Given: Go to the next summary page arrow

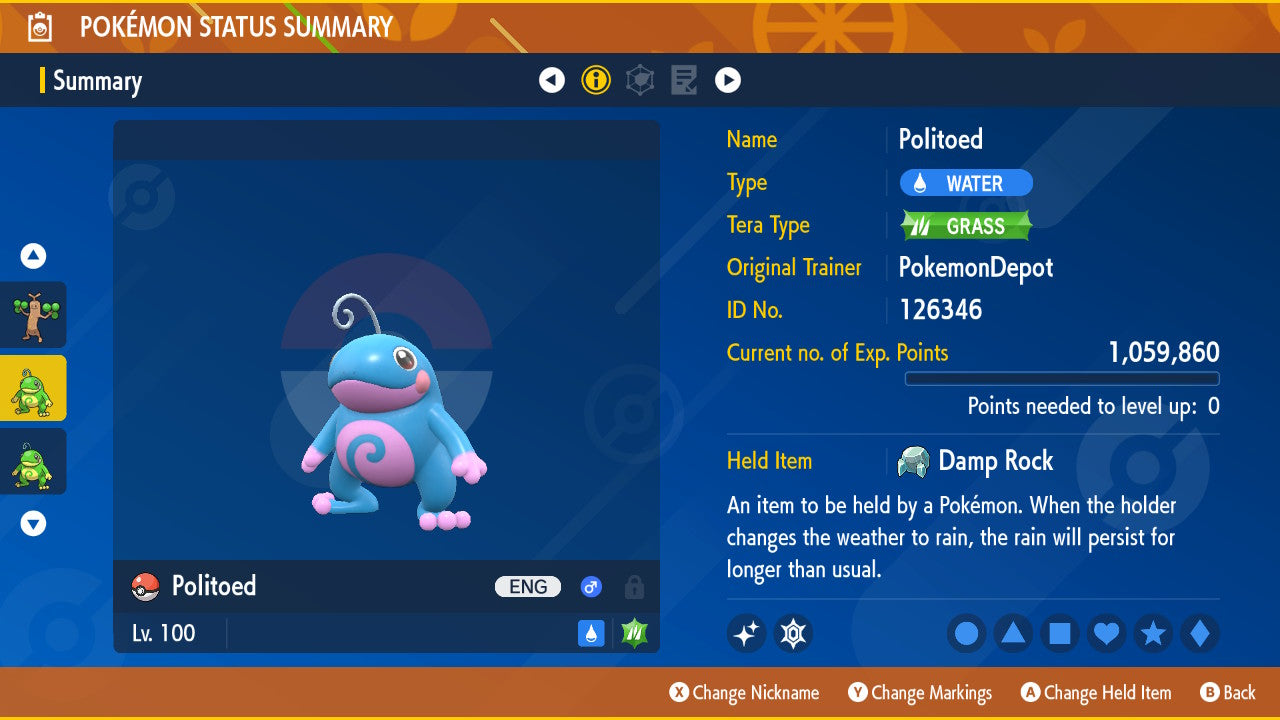Looking at the screenshot, I should 728,80.
